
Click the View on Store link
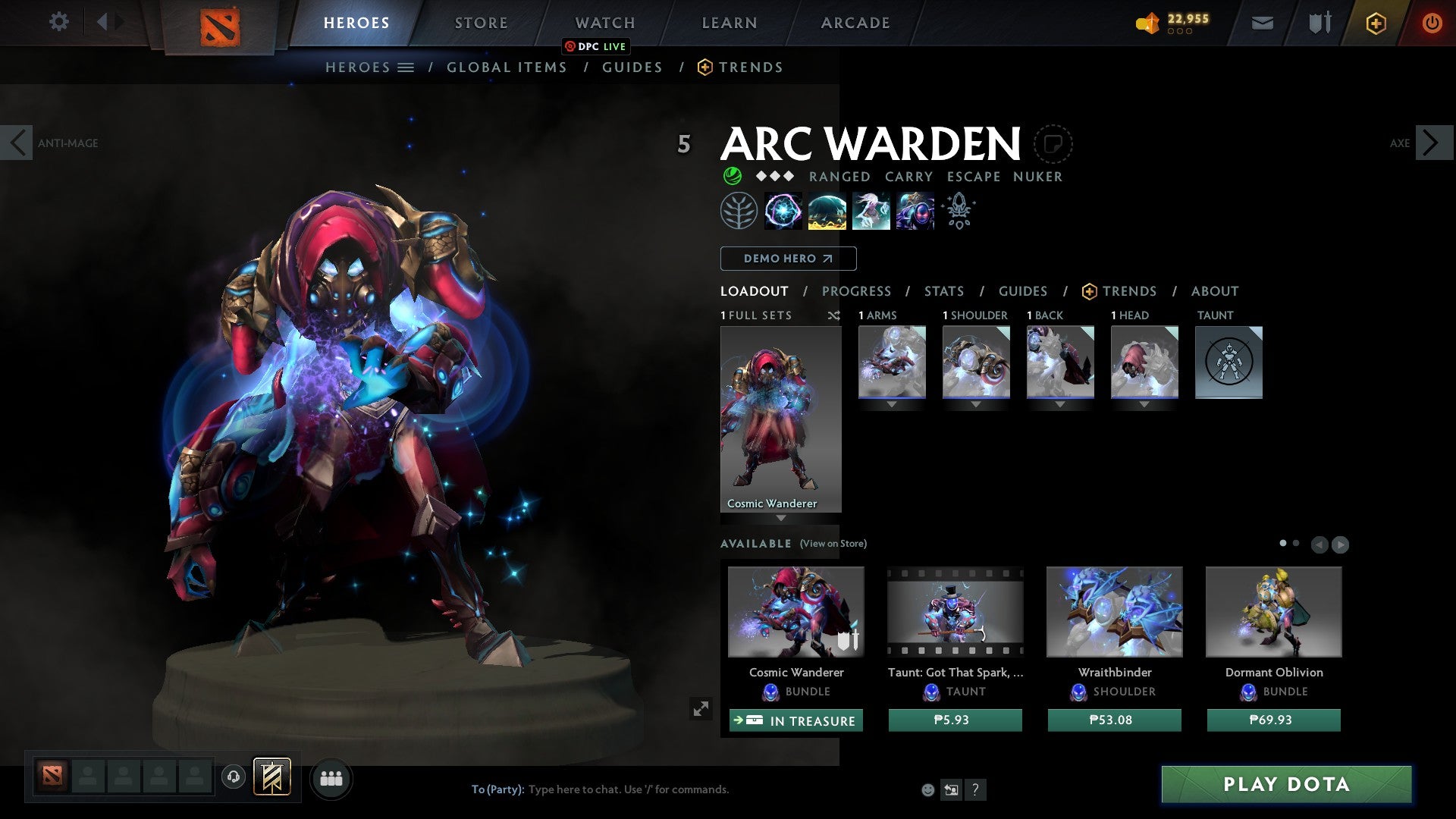833,544
